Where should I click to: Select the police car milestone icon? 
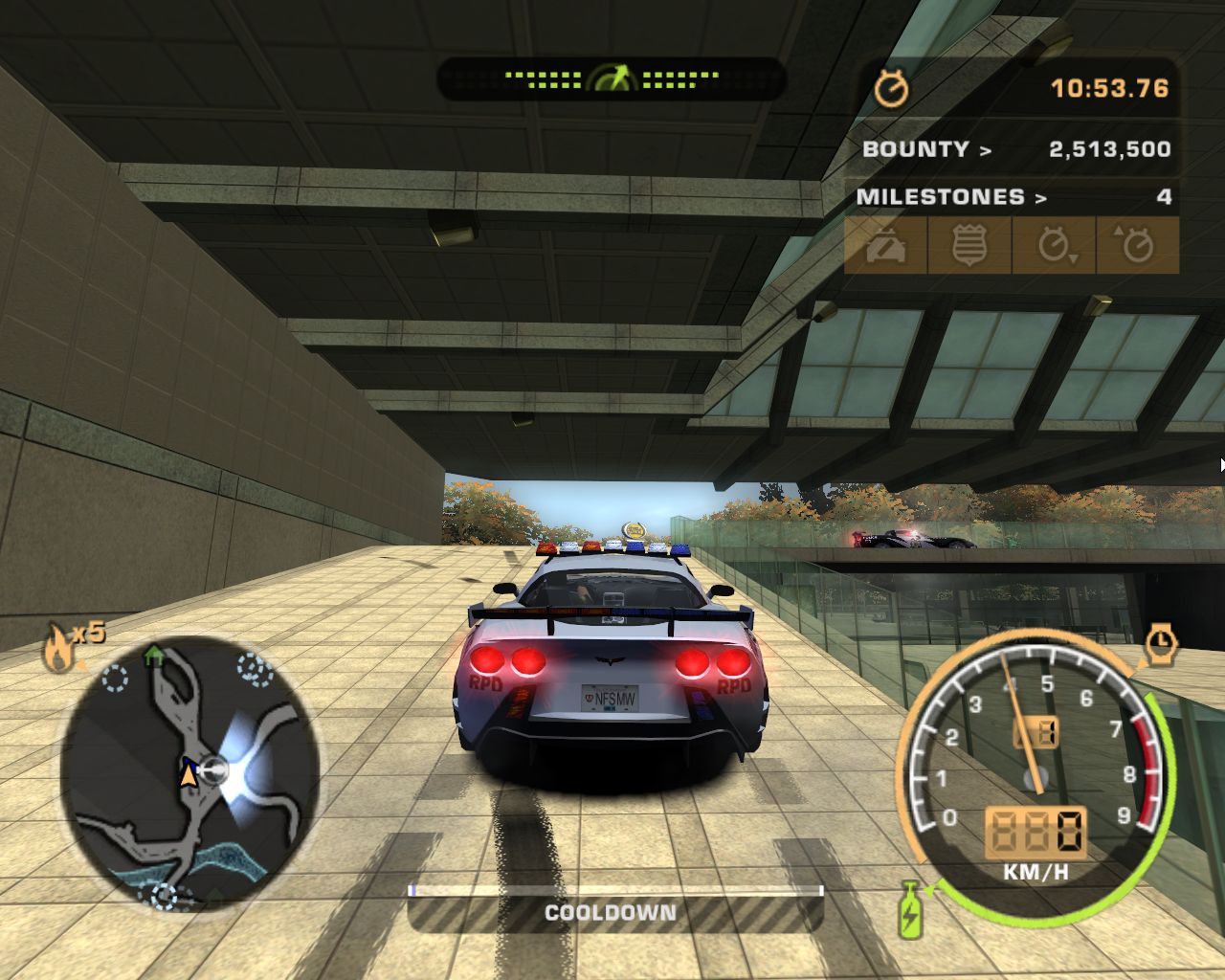pyautogui.click(x=886, y=246)
